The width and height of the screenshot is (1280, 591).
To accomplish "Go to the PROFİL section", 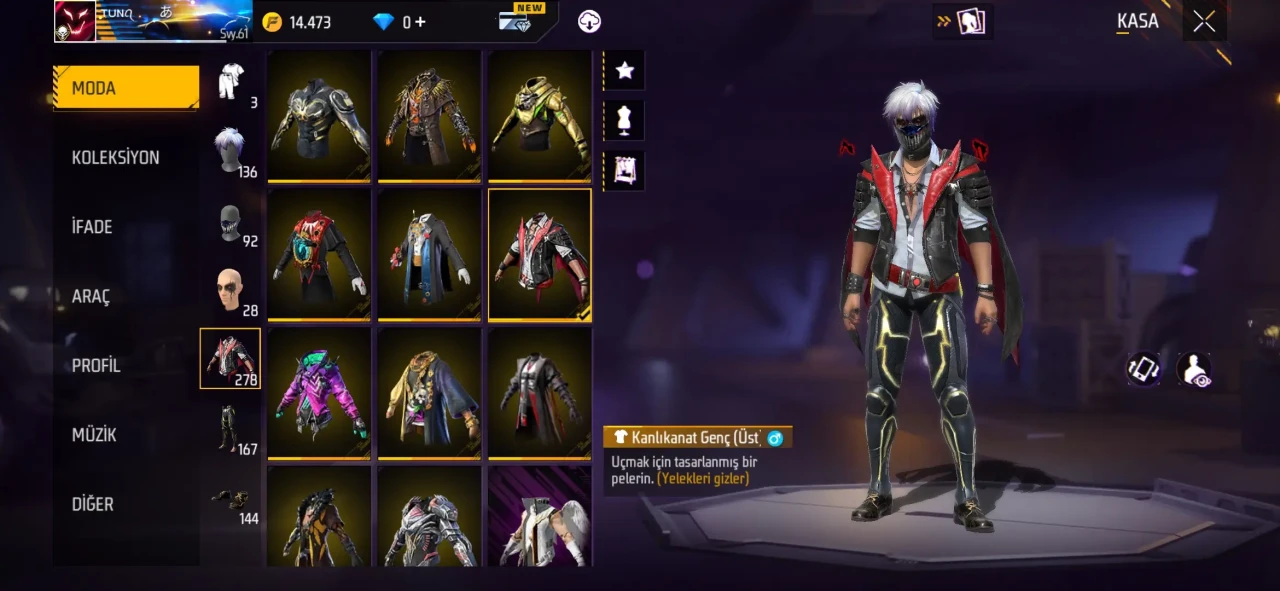I will pyautogui.click(x=96, y=366).
